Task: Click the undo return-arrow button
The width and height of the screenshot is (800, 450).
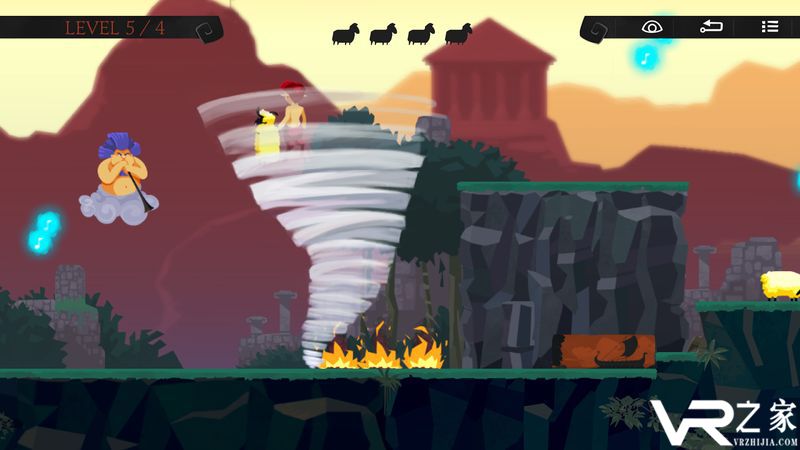Action: 711,27
